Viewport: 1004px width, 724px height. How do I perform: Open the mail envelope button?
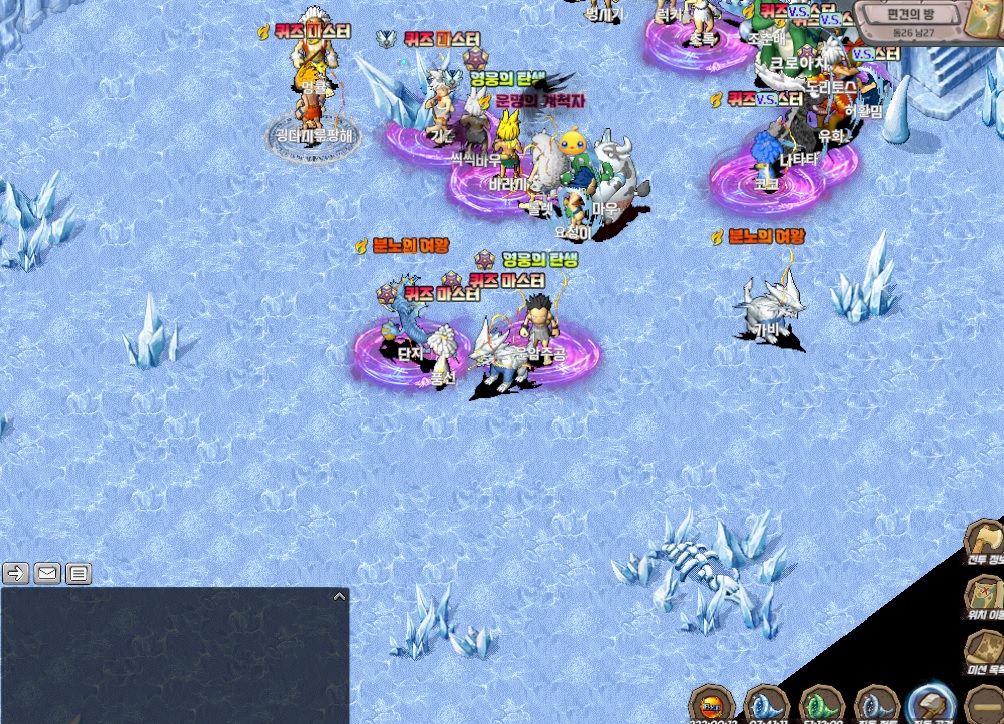click(x=47, y=573)
